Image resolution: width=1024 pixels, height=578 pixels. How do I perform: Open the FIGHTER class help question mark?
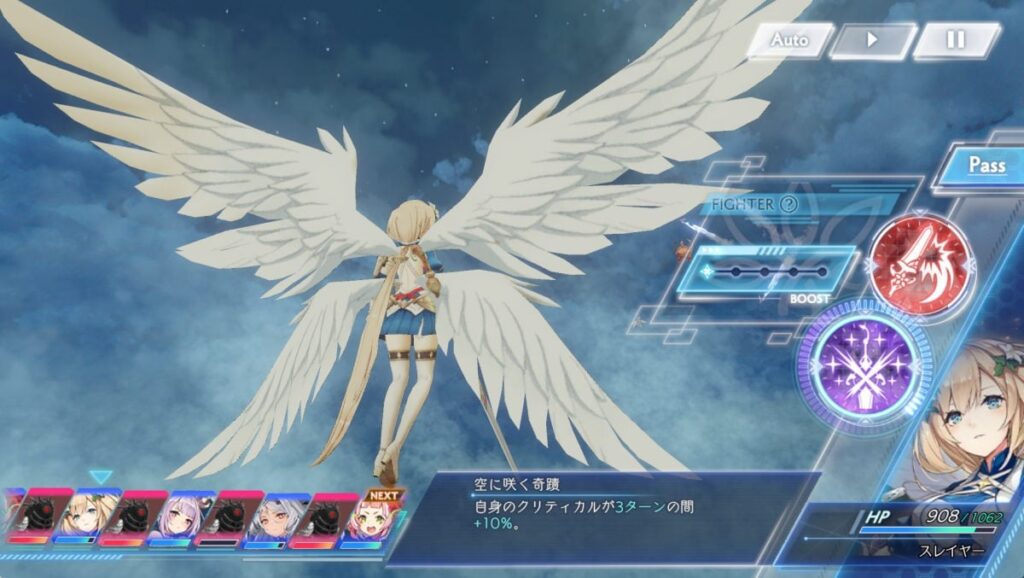coord(789,205)
